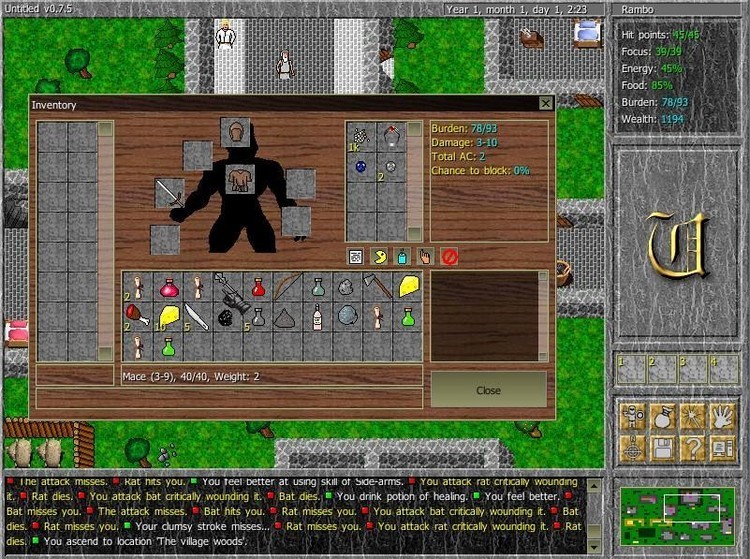Click the hand action icon in inventory

[x=425, y=256]
